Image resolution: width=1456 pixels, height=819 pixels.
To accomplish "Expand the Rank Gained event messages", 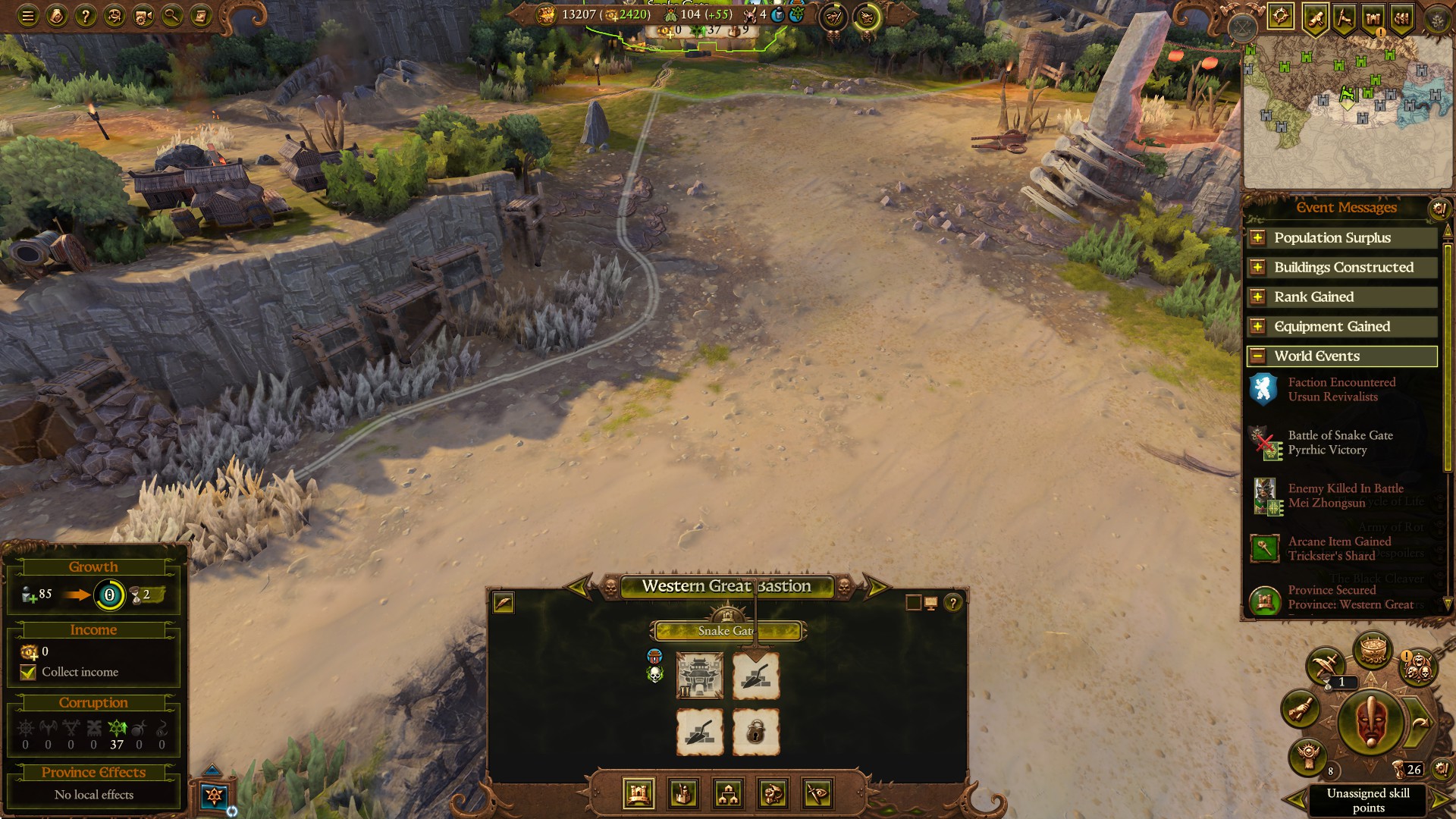I will pos(1258,297).
